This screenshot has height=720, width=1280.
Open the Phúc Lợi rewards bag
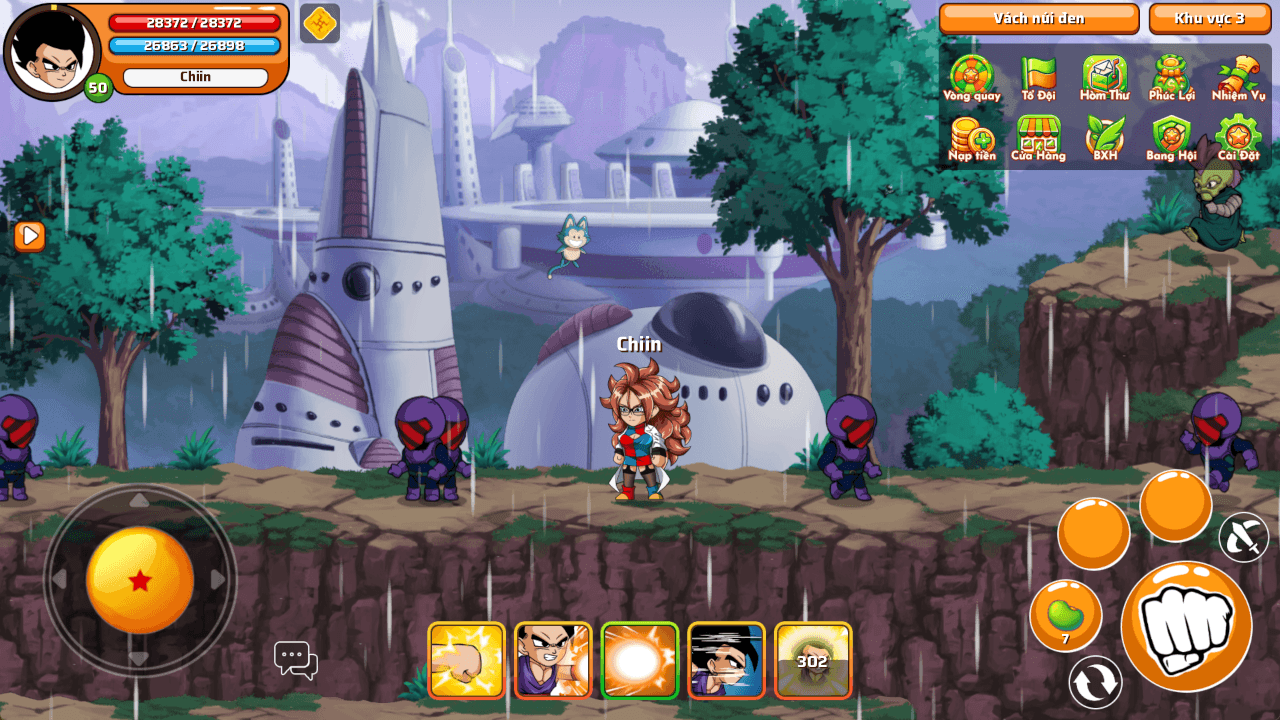(1171, 76)
